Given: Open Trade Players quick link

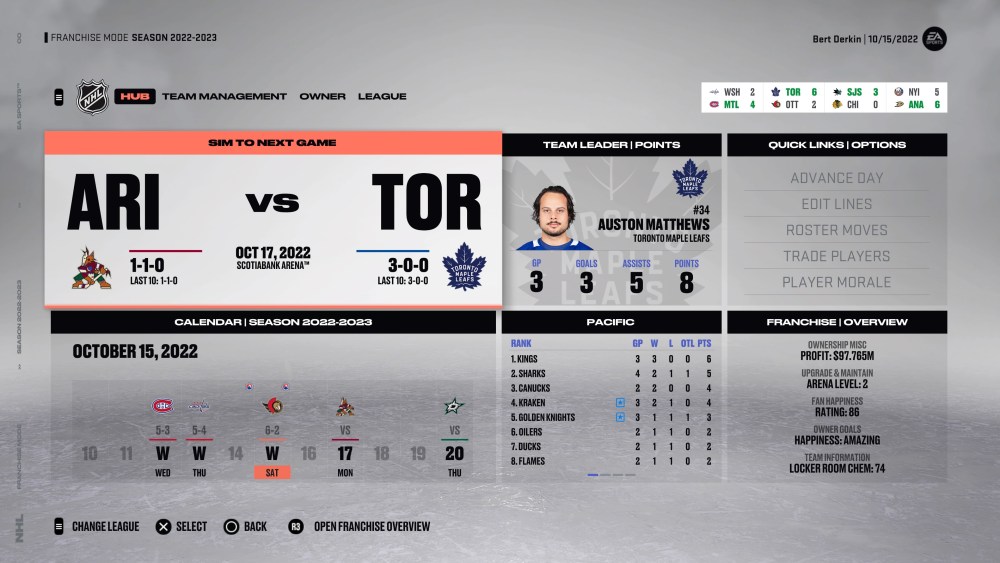Looking at the screenshot, I should click(837, 256).
